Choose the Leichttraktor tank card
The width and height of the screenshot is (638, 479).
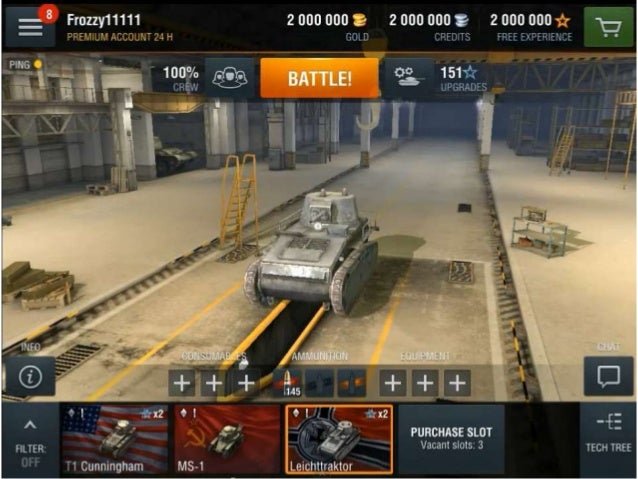tap(340, 439)
